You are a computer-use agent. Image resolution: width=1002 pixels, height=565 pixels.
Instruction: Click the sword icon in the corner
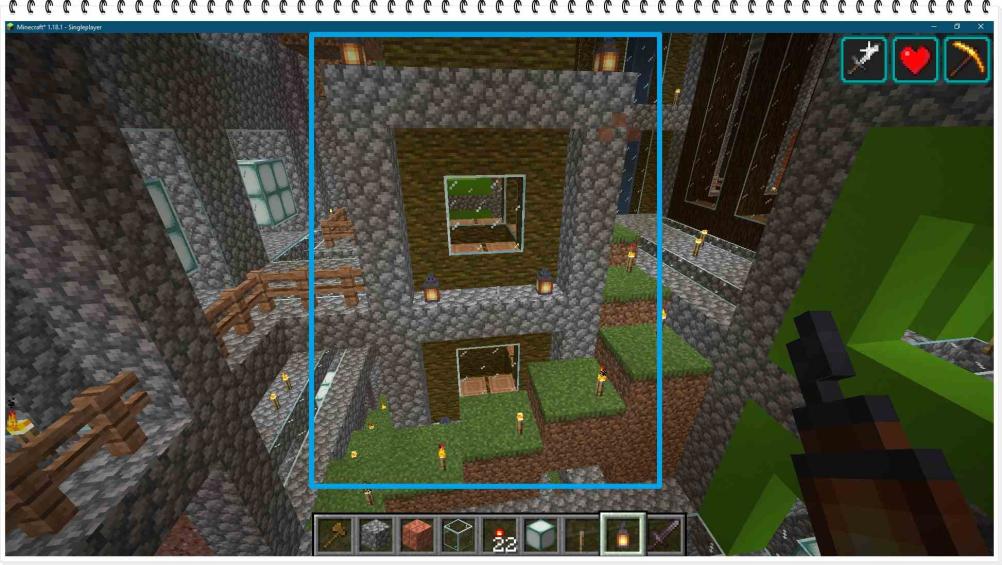[864, 60]
